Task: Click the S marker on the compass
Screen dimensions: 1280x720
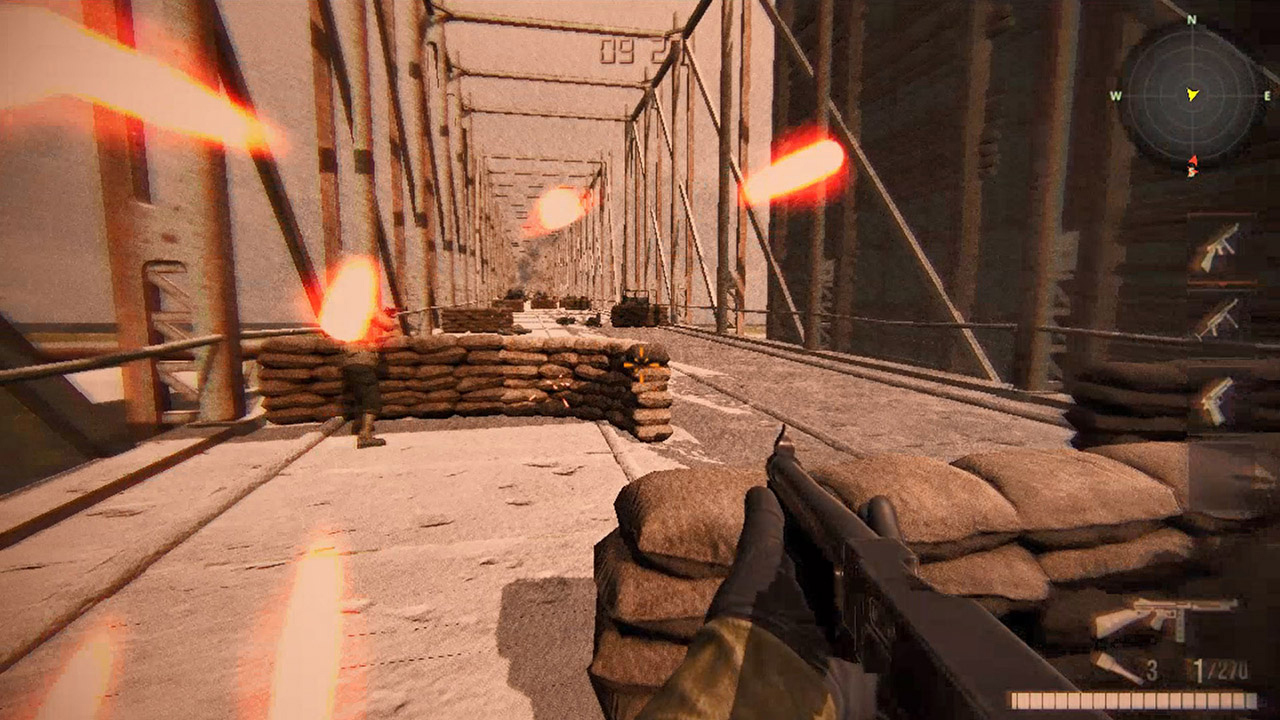Action: [x=1191, y=171]
